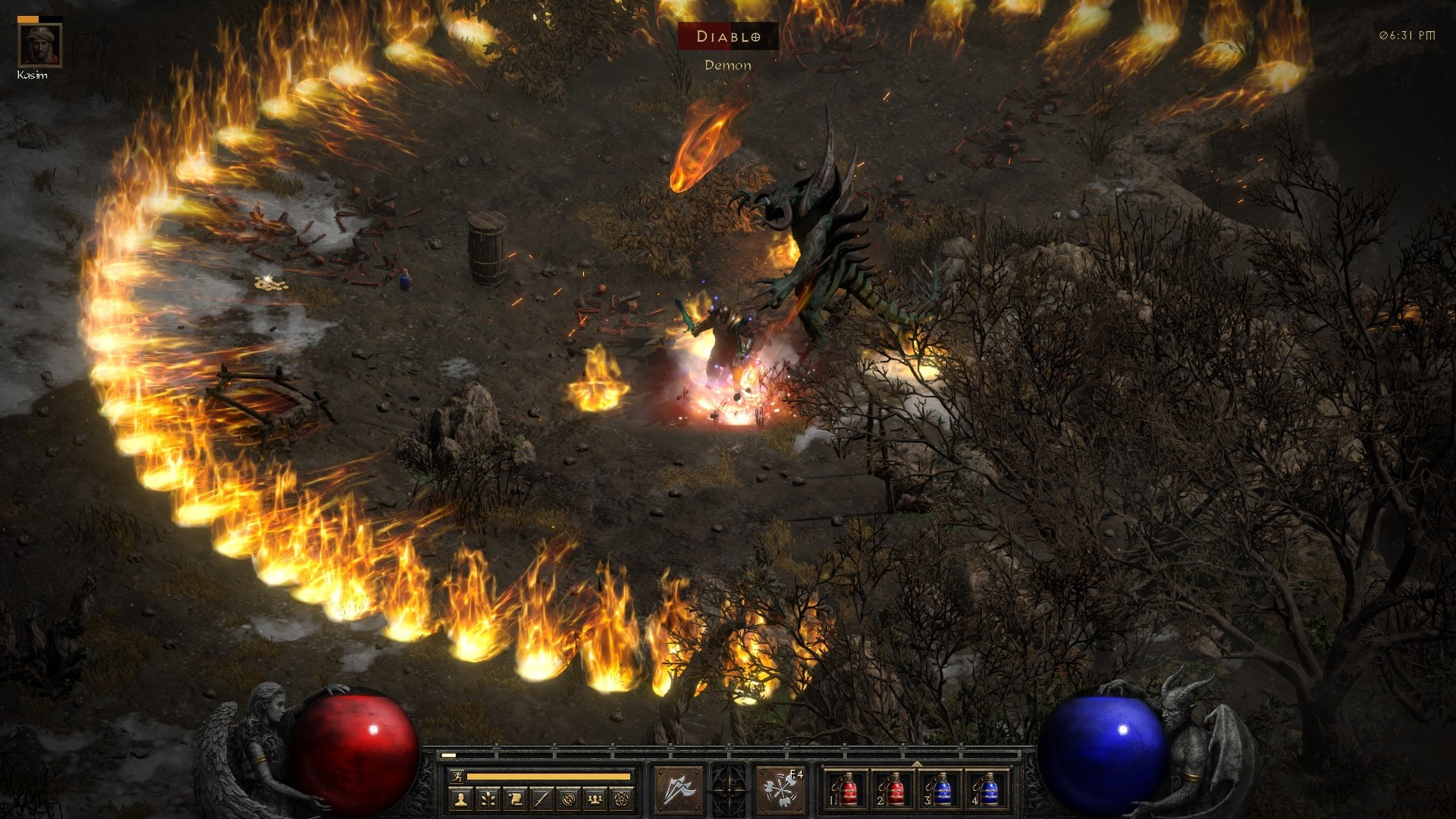Open the inventory sword icon
The image size is (1456, 819).
pyautogui.click(x=541, y=799)
